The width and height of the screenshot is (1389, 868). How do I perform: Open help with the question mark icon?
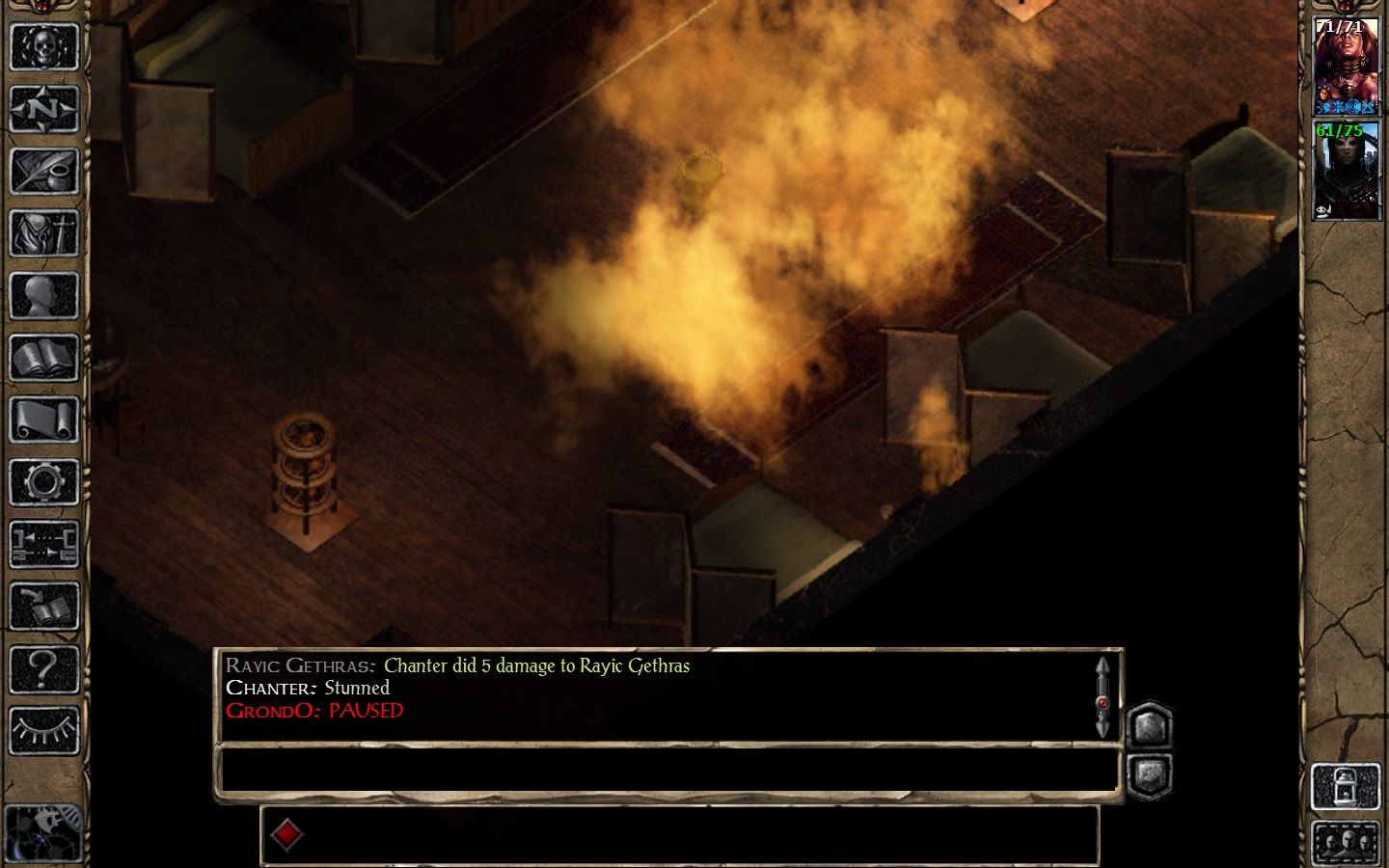coord(43,668)
